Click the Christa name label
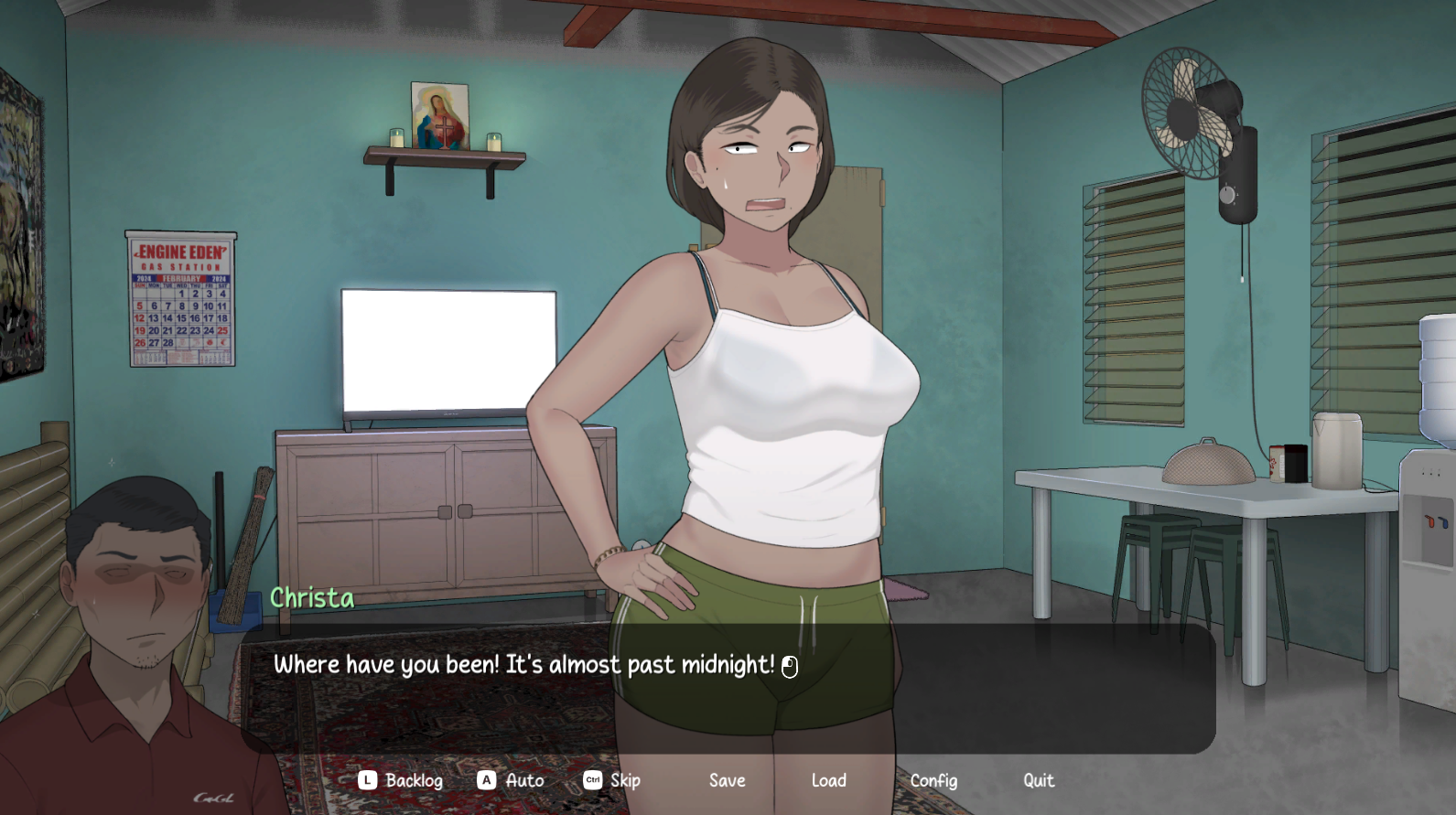 [x=312, y=598]
